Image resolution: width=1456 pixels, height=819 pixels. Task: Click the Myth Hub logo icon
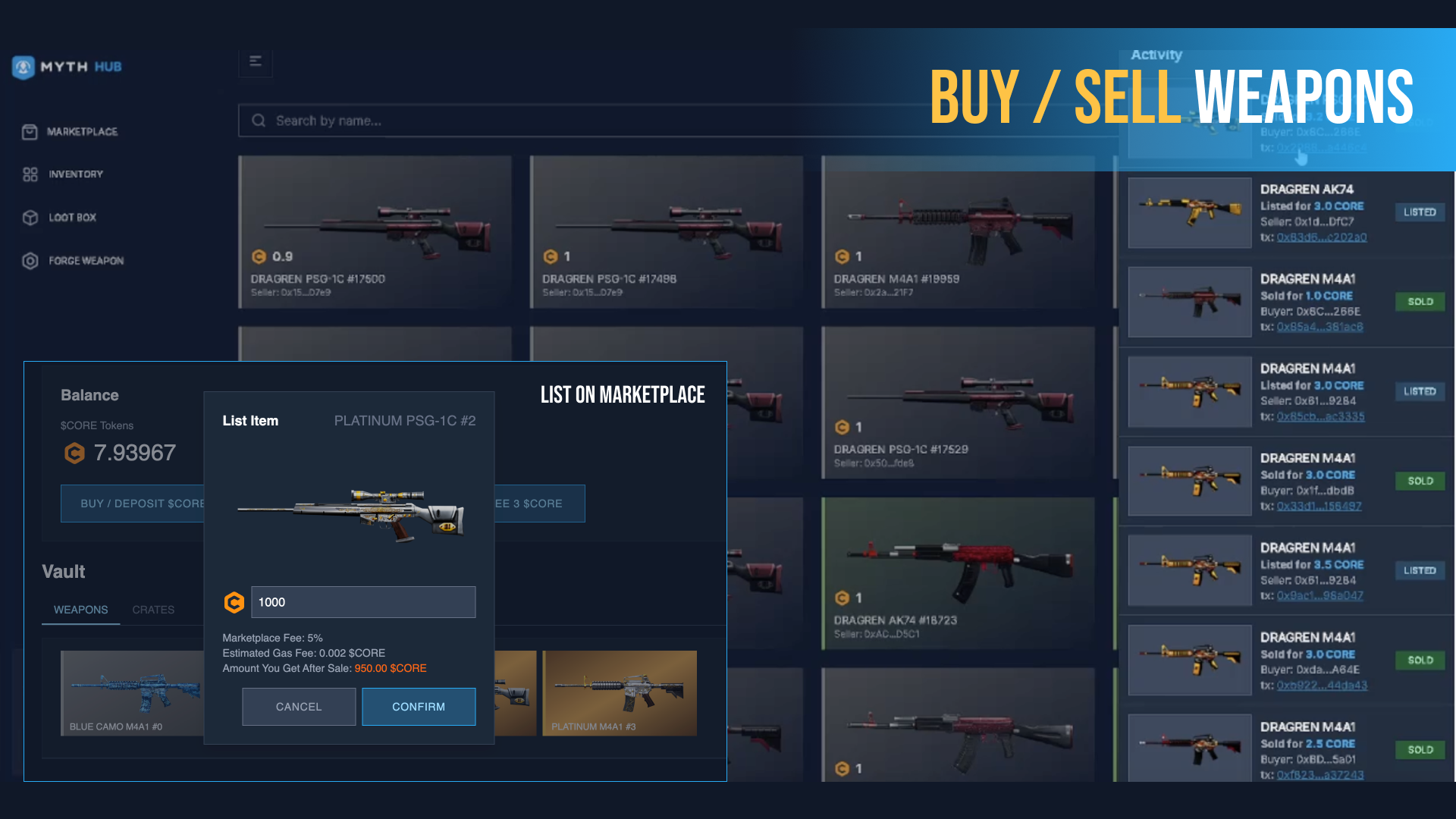(x=24, y=67)
